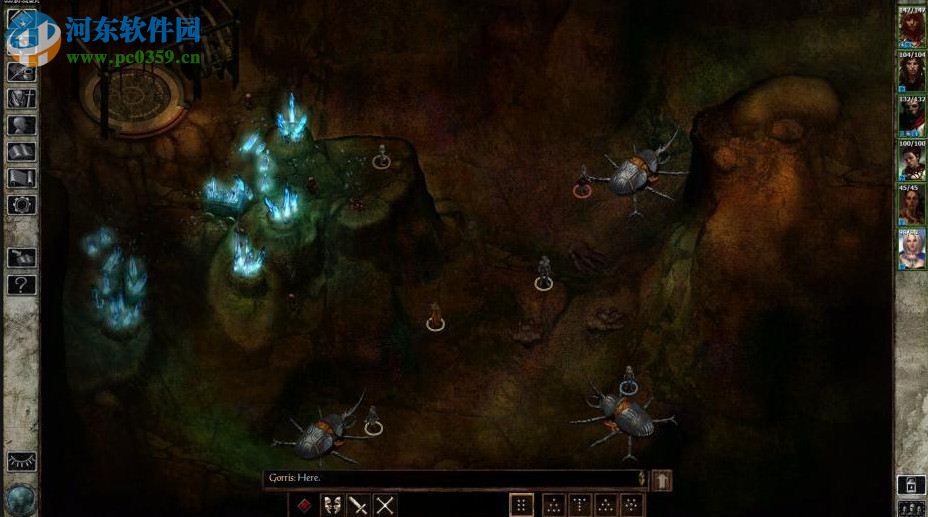Open the options gear icon
Viewport: 928px width, 517px height.
pyautogui.click(x=21, y=205)
